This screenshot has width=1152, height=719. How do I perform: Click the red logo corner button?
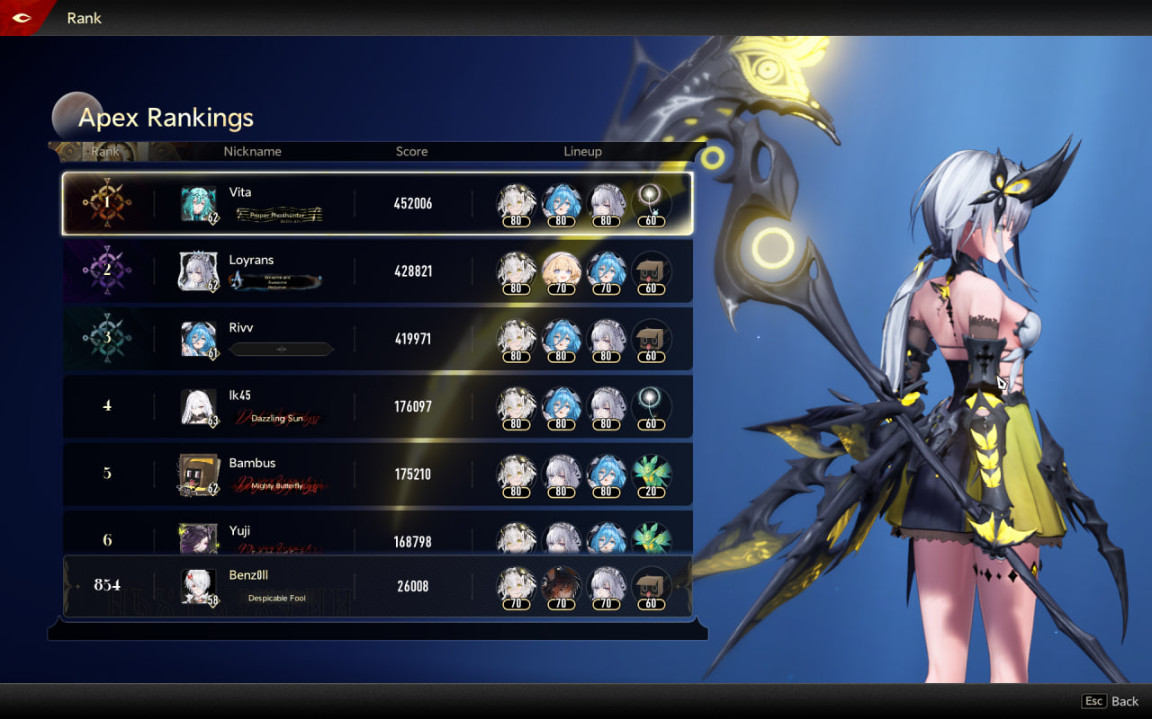tap(22, 17)
